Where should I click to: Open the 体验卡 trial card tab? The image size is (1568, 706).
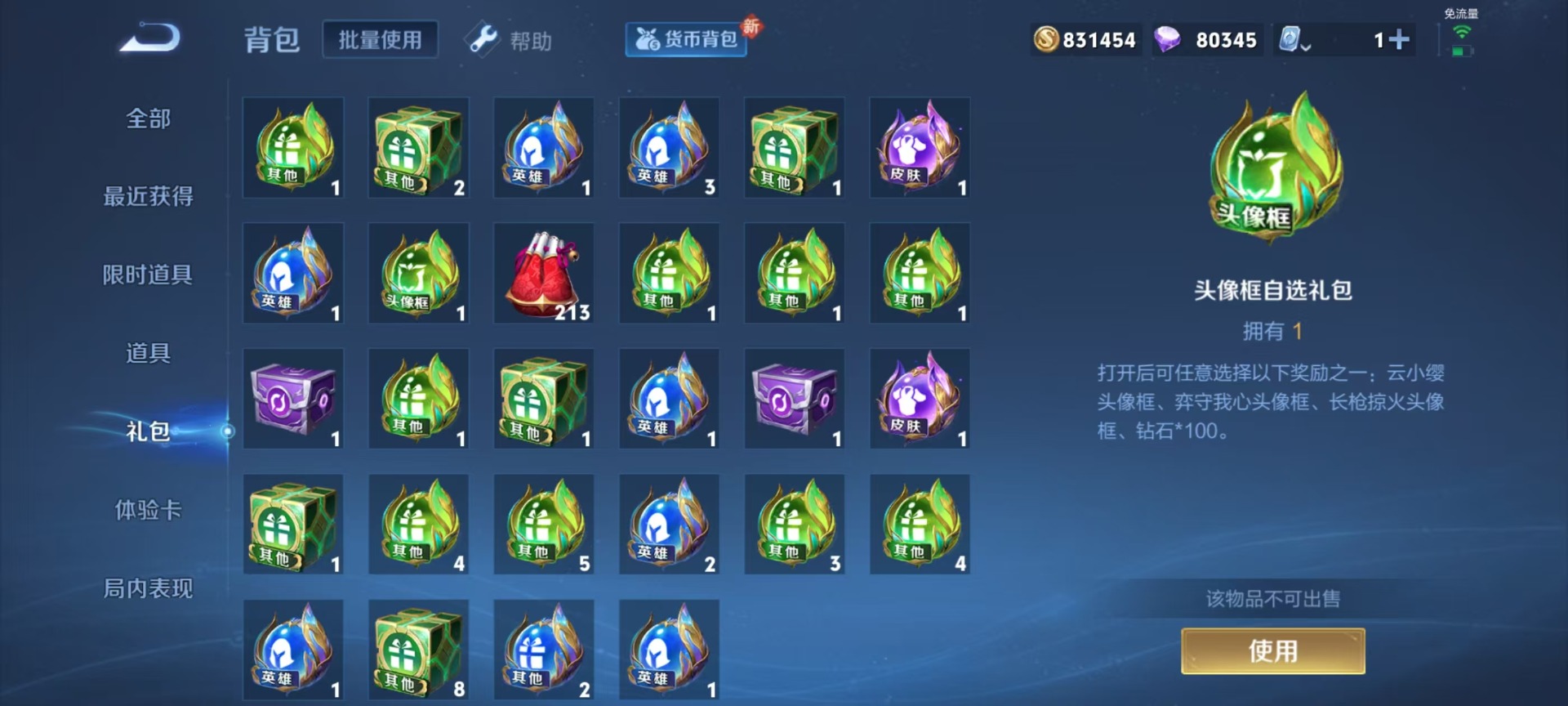(x=148, y=510)
